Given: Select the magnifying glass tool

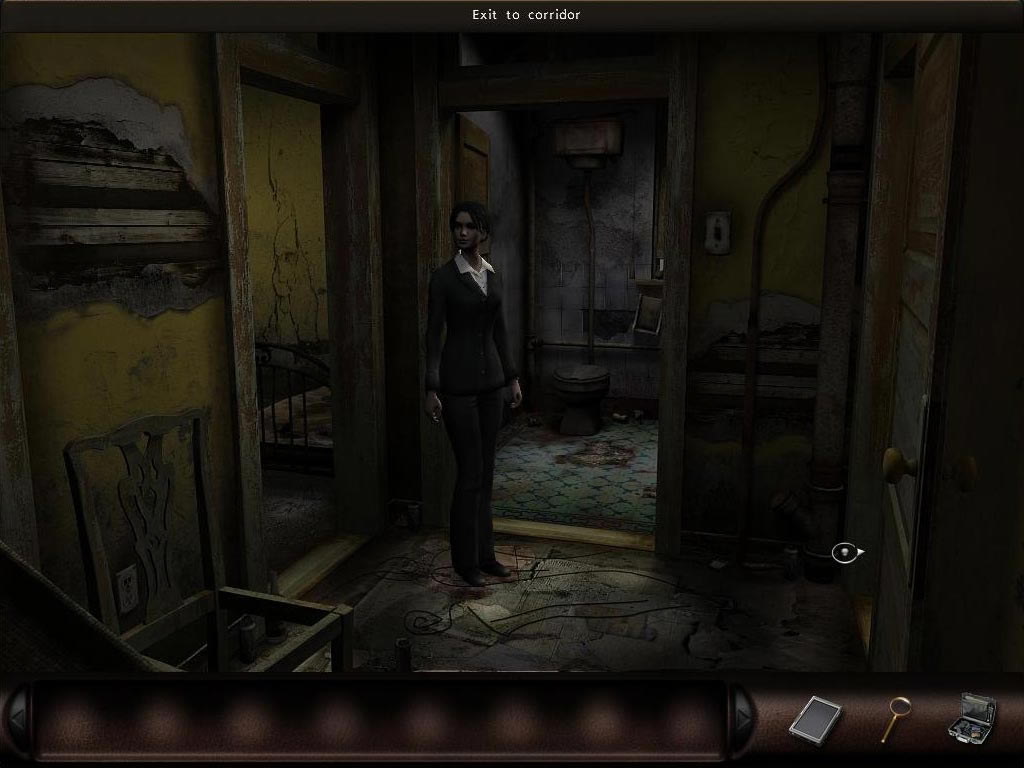Looking at the screenshot, I should [x=894, y=717].
